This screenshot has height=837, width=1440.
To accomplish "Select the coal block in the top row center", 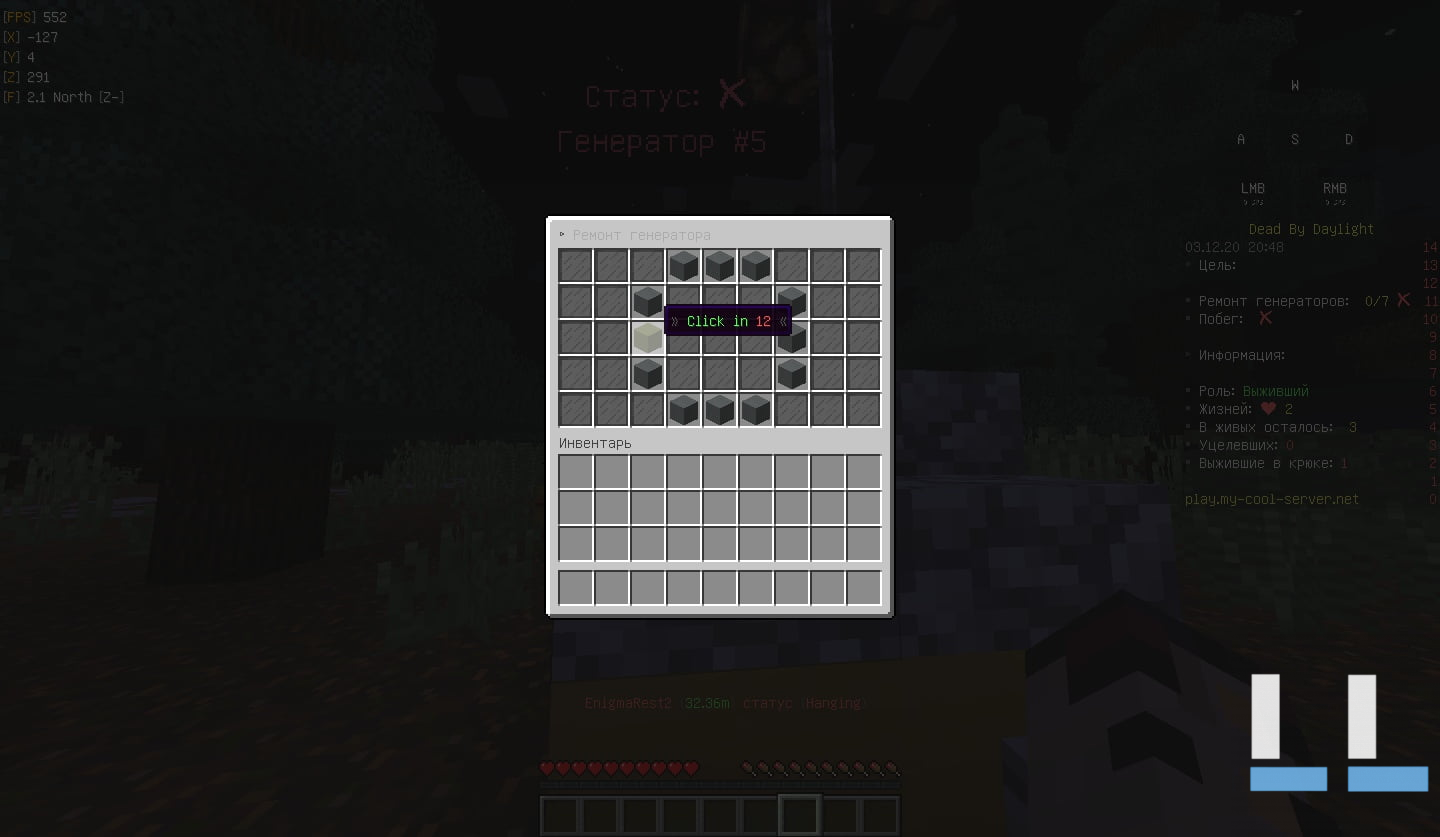I will click(x=720, y=265).
